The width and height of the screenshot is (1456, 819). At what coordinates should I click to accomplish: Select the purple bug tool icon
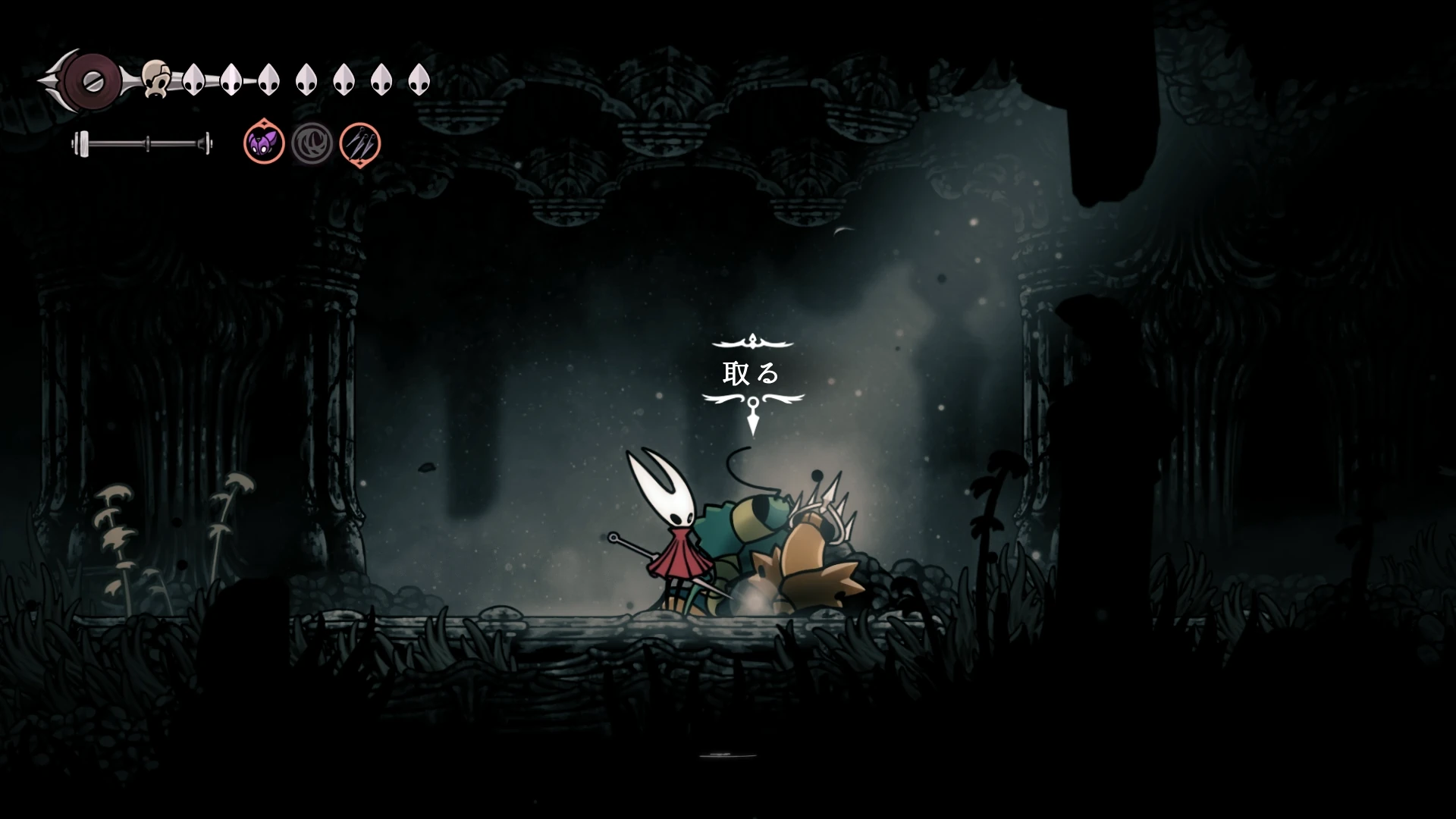(264, 143)
